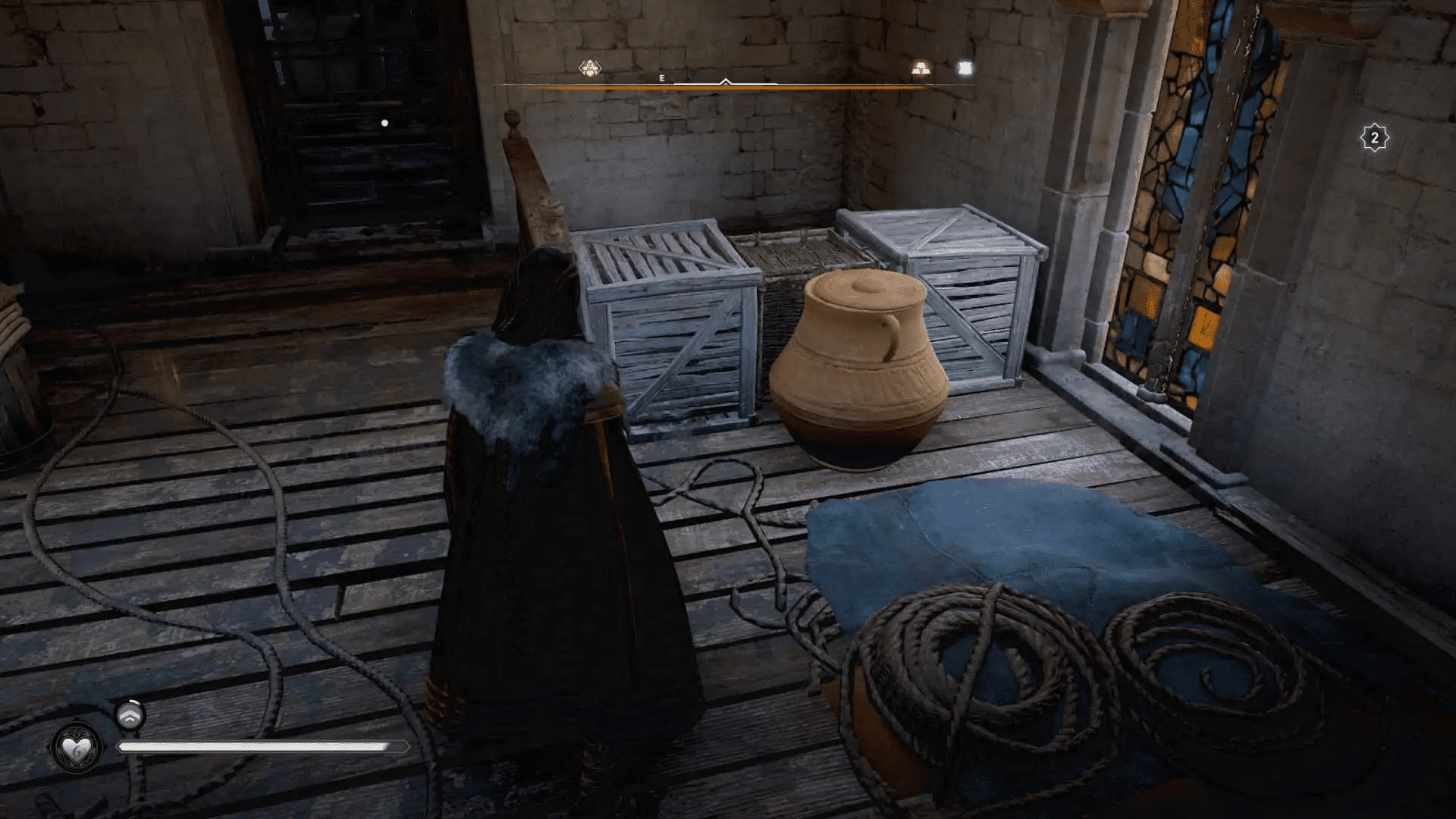Toggle the E interaction prompt
Viewport: 1456px width, 819px height.
tap(661, 77)
